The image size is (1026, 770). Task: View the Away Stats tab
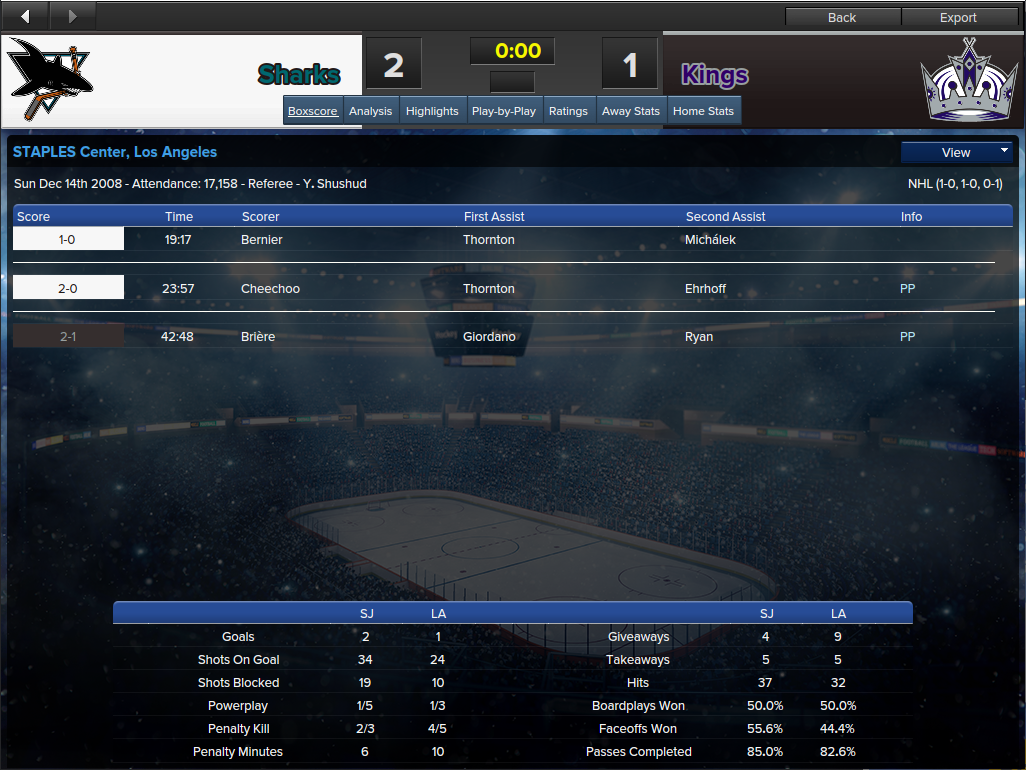(631, 111)
